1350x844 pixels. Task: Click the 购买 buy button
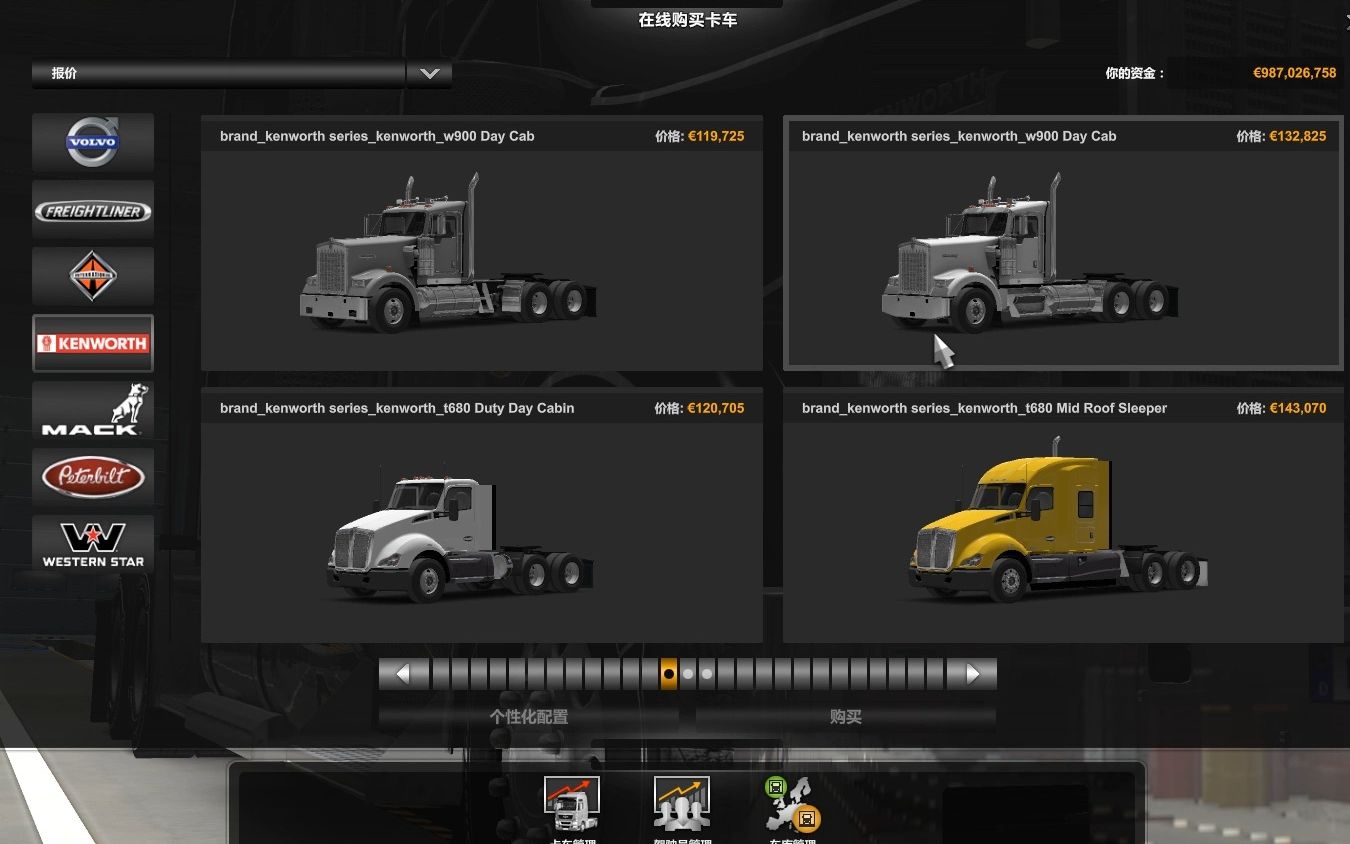pyautogui.click(x=845, y=717)
